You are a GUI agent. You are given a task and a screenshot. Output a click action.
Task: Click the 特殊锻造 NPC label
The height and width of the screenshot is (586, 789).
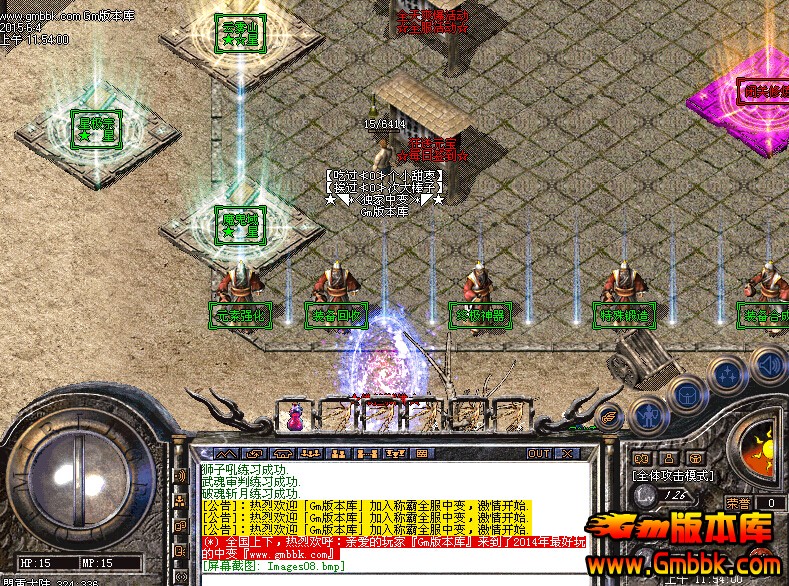(625, 316)
